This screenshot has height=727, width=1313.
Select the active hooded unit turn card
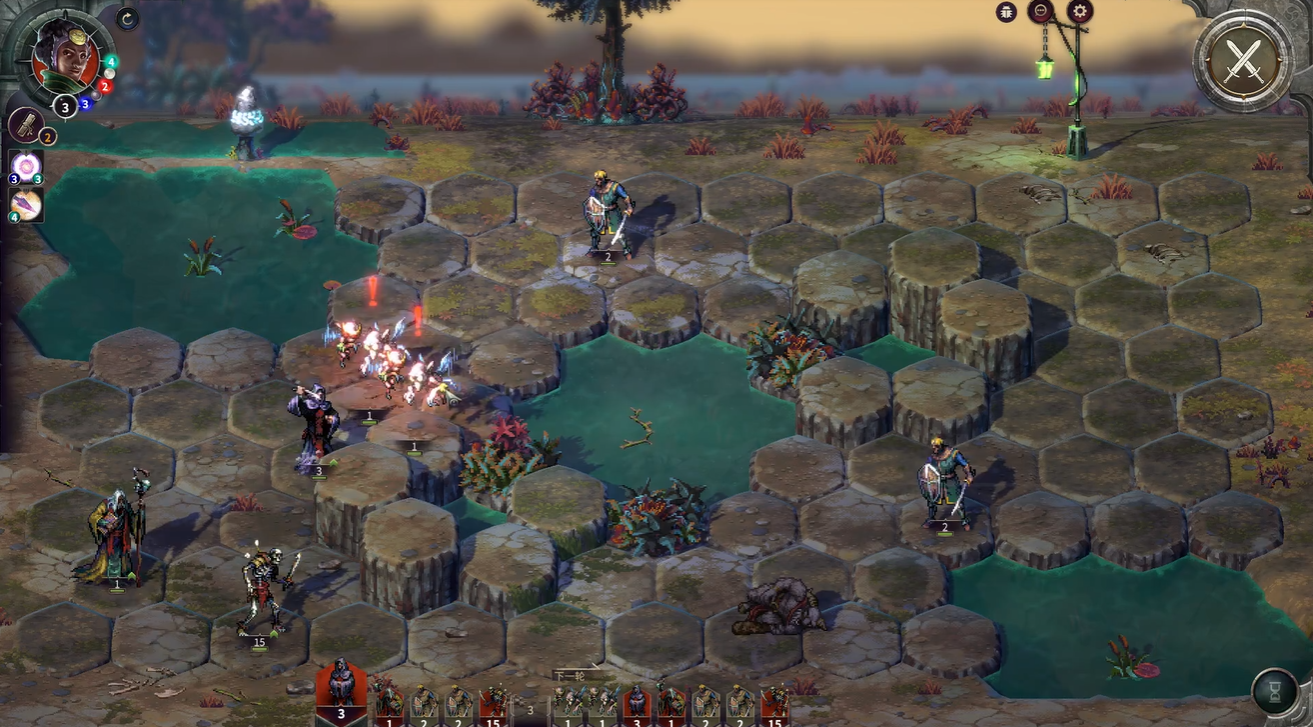tap(341, 688)
